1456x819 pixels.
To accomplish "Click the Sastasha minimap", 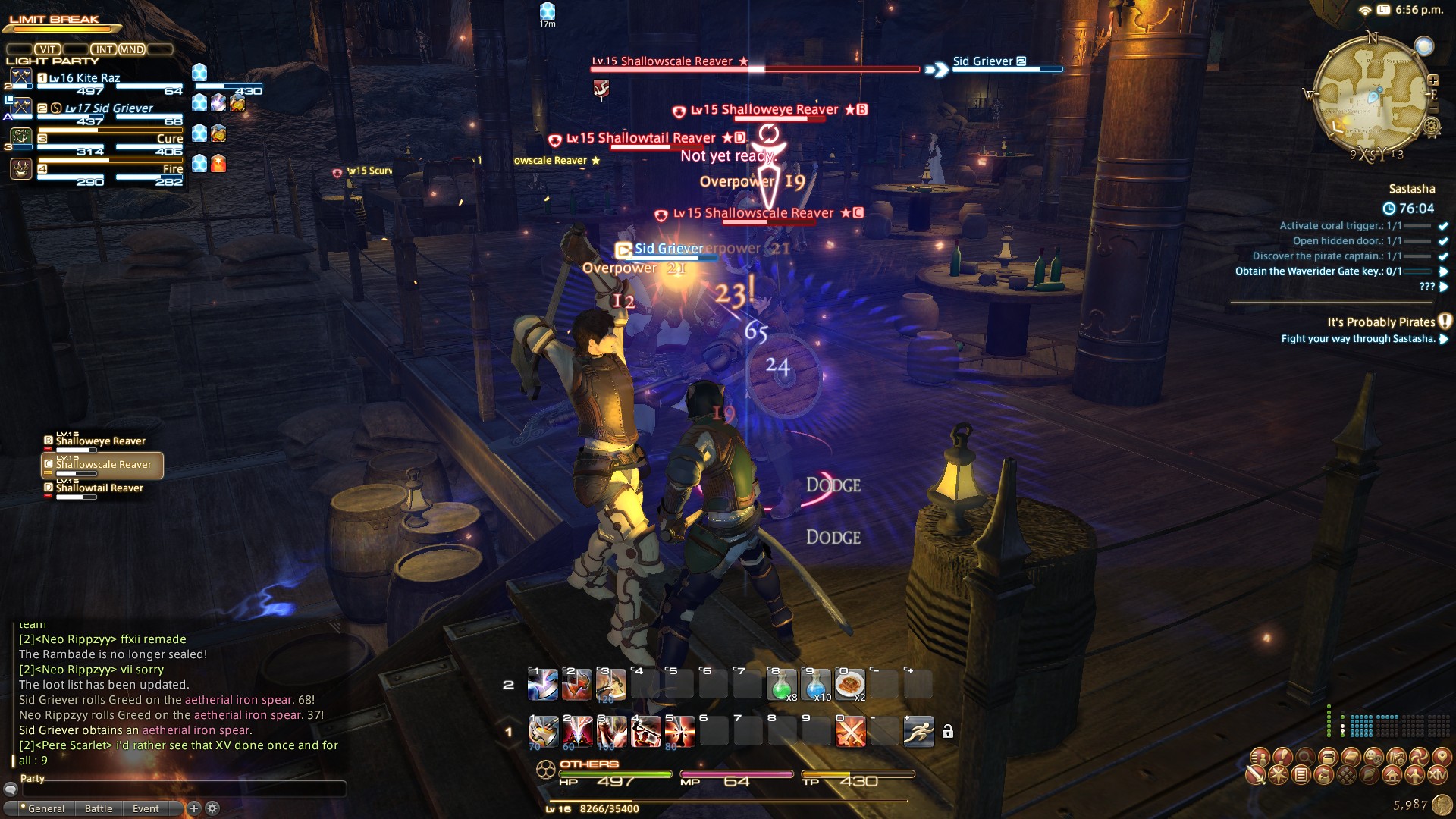I will point(1372,96).
